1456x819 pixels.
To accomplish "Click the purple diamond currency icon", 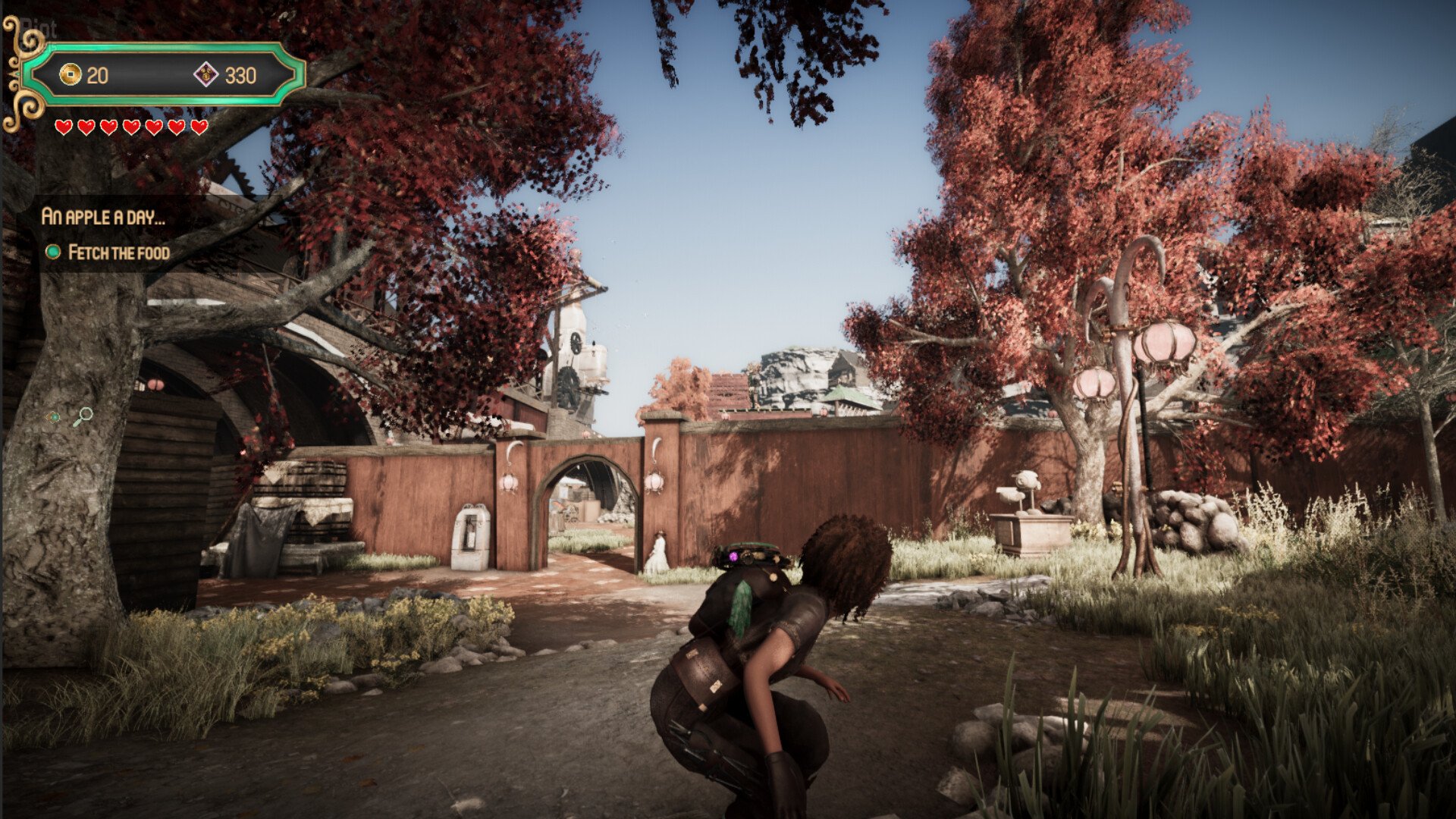I will (206, 74).
